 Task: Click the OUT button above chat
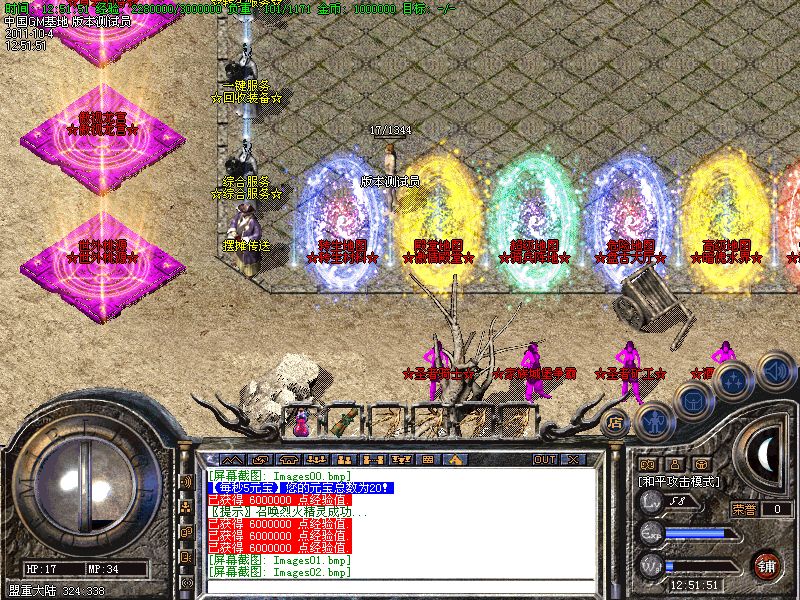(x=544, y=459)
